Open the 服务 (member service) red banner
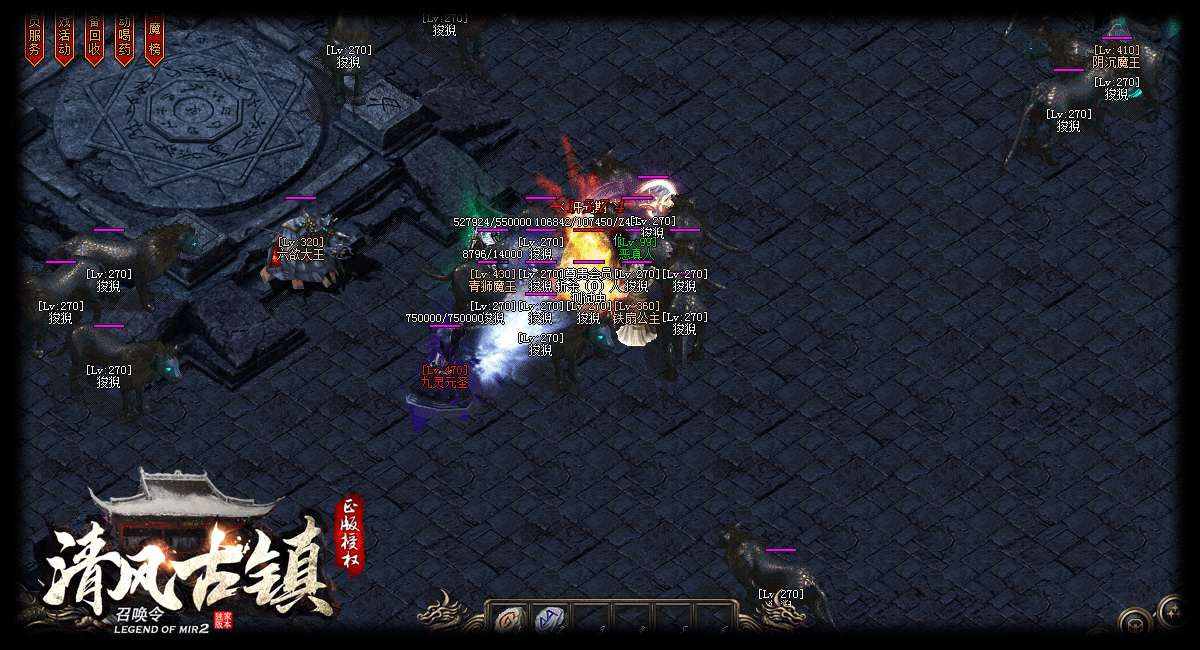 tap(35, 40)
